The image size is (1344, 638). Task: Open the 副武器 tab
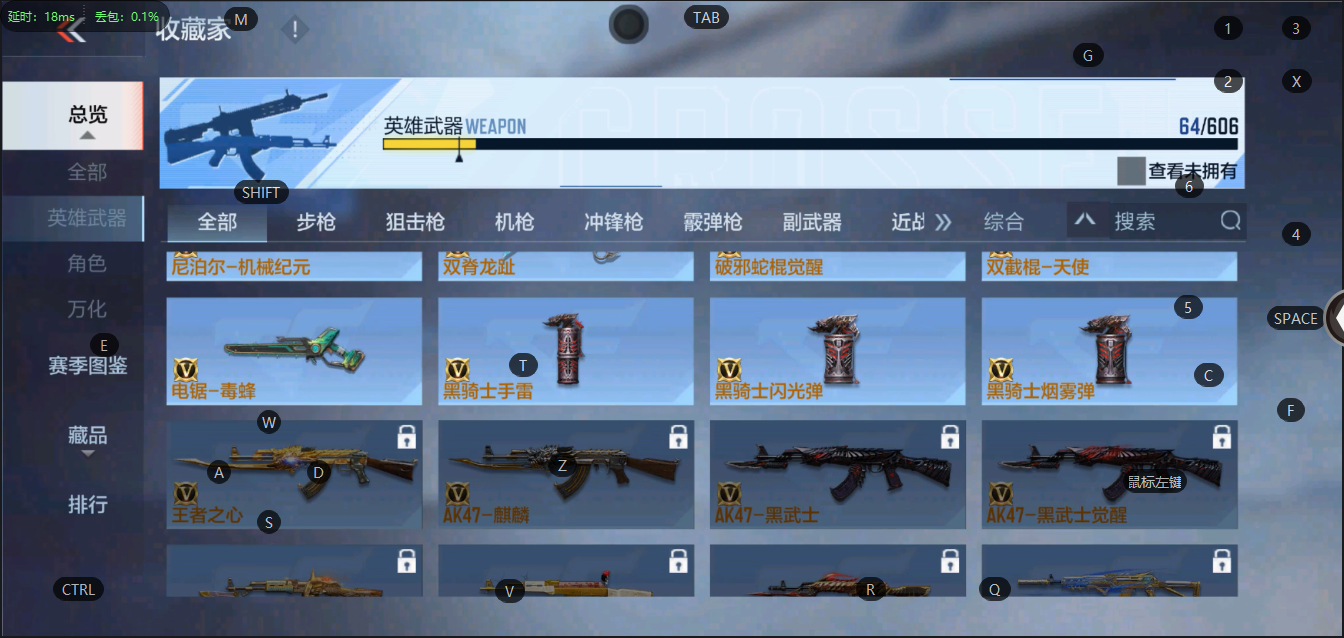tap(811, 222)
